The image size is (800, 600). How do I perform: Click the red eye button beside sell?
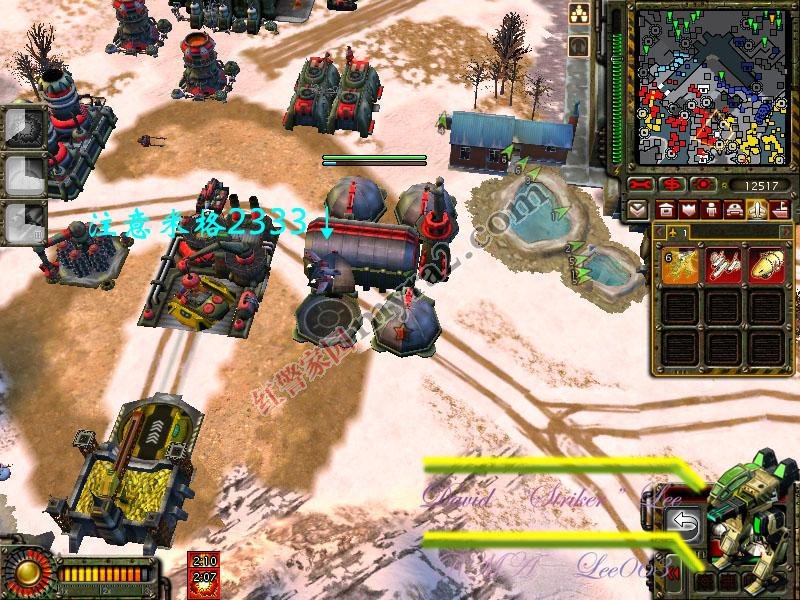coord(705,185)
